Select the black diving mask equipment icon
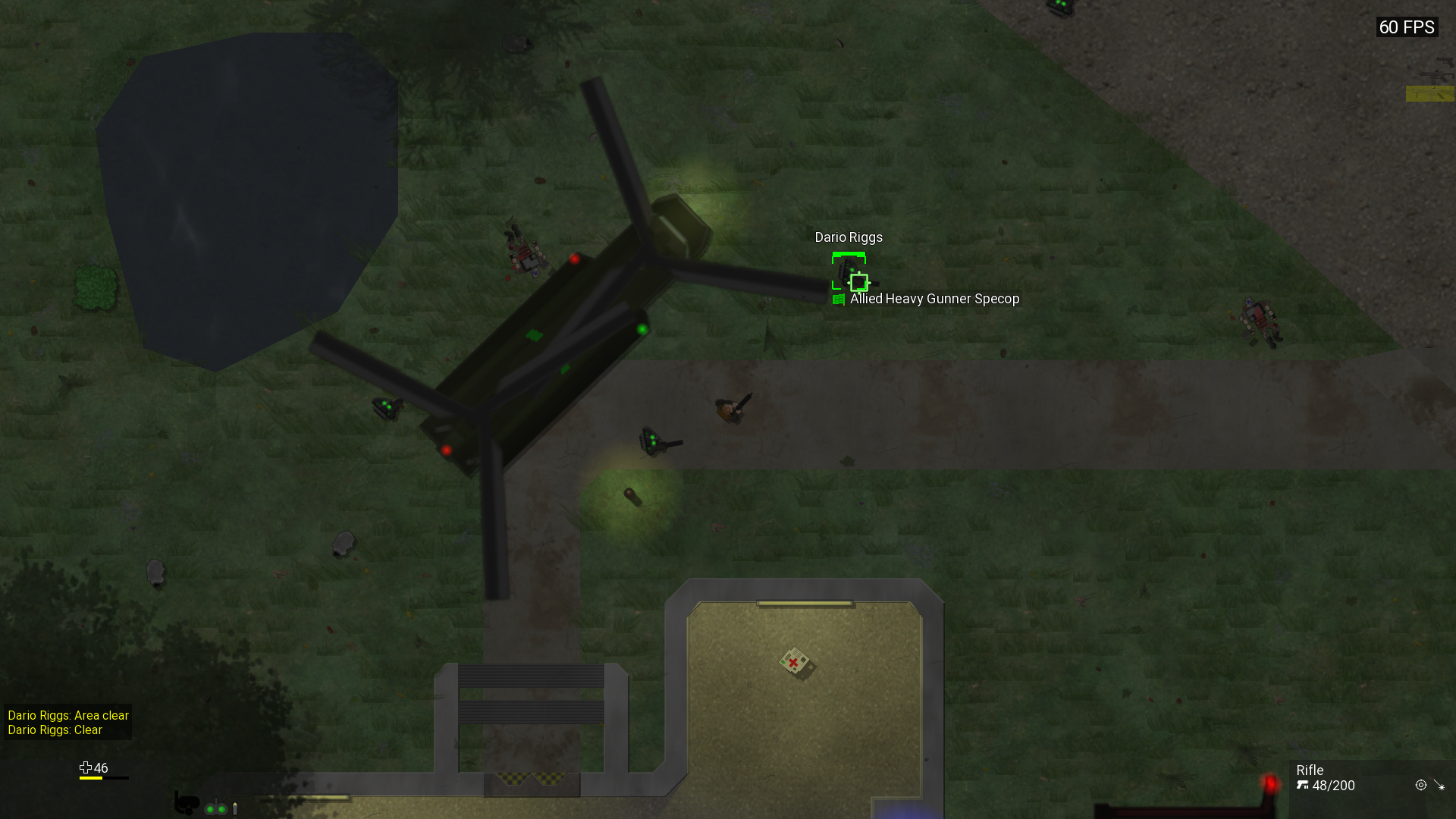 pyautogui.click(x=186, y=802)
